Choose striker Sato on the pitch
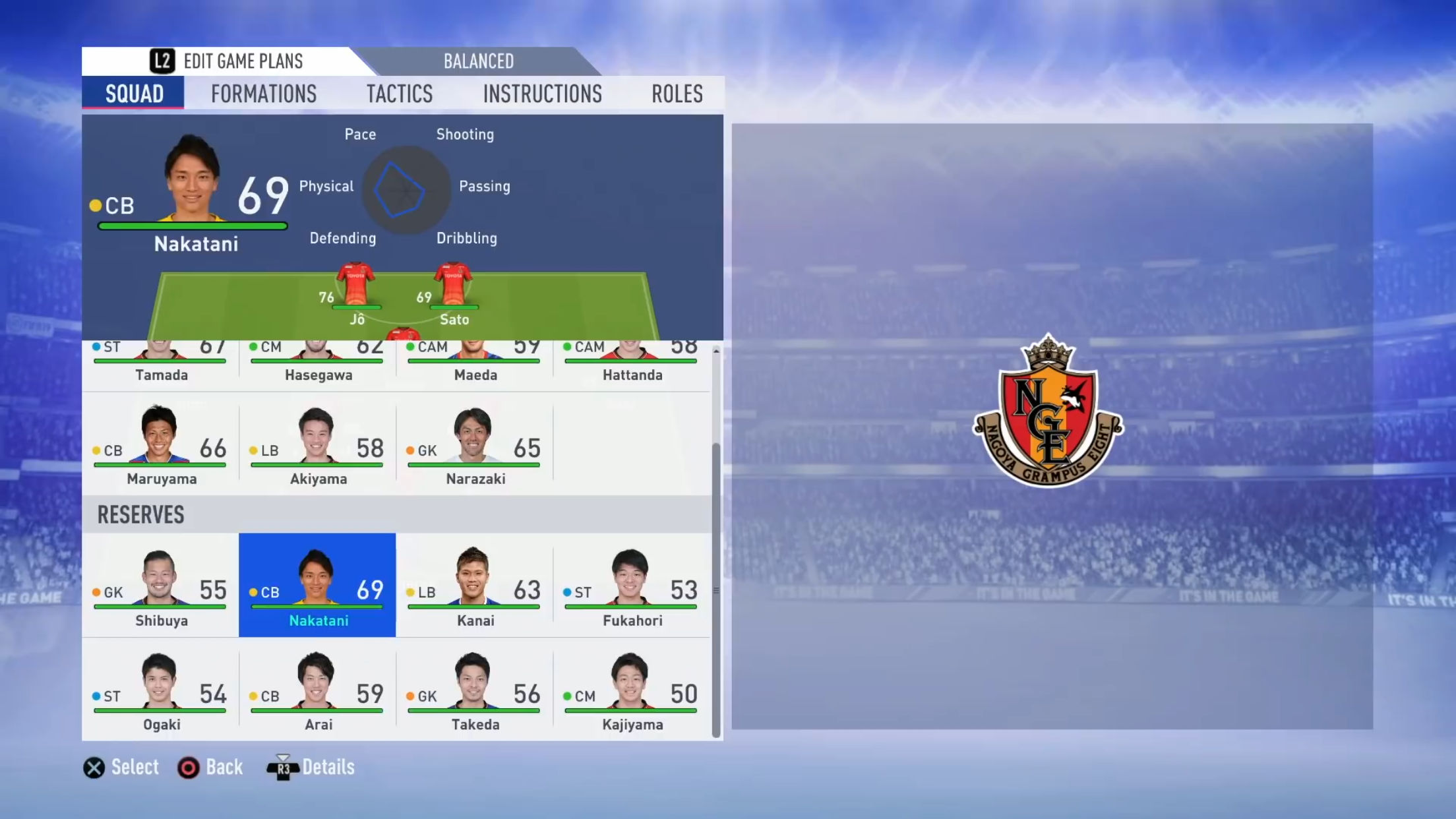This screenshot has height=819, width=1456. click(454, 290)
